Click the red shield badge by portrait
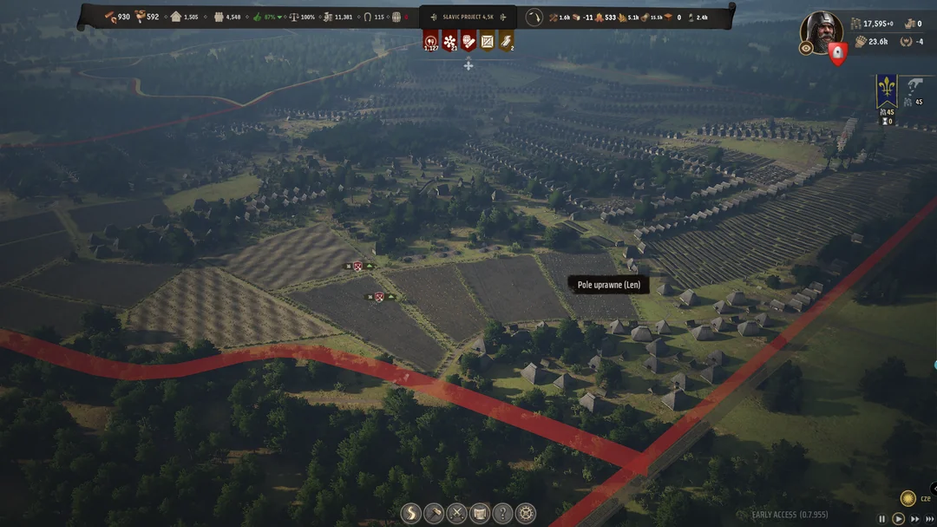The height and width of the screenshot is (527, 937). click(838, 54)
